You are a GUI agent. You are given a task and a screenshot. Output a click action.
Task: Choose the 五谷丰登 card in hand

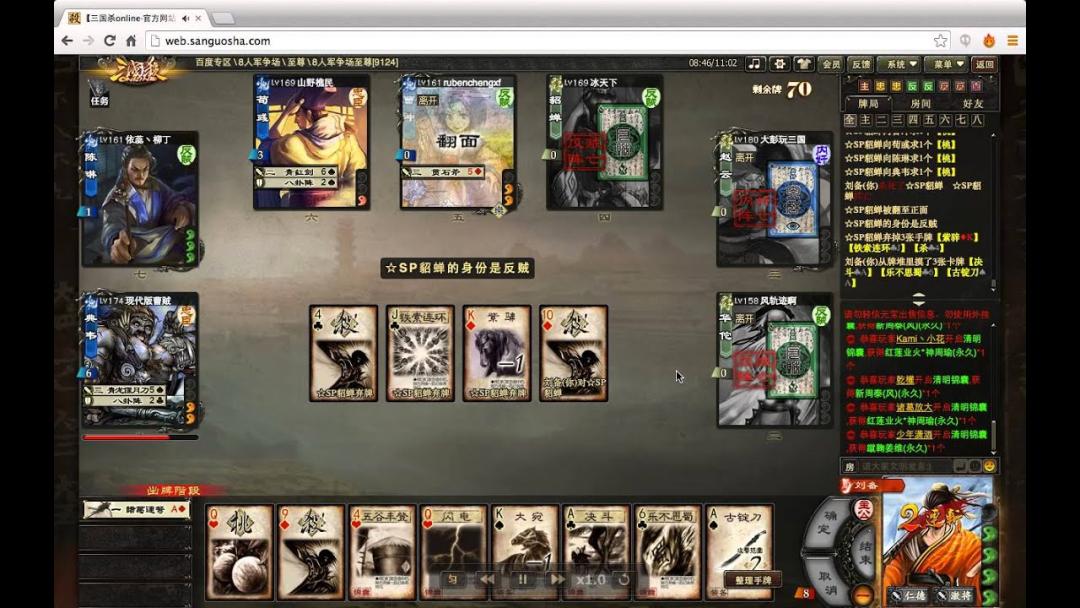coord(383,552)
